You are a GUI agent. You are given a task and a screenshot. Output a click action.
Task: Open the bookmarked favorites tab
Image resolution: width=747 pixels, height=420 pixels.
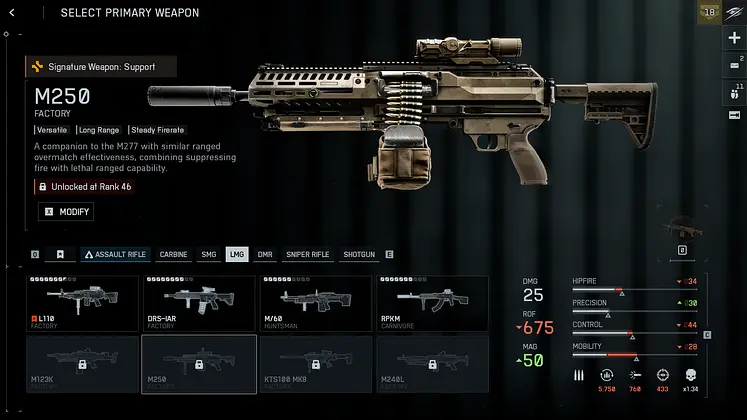[60, 254]
